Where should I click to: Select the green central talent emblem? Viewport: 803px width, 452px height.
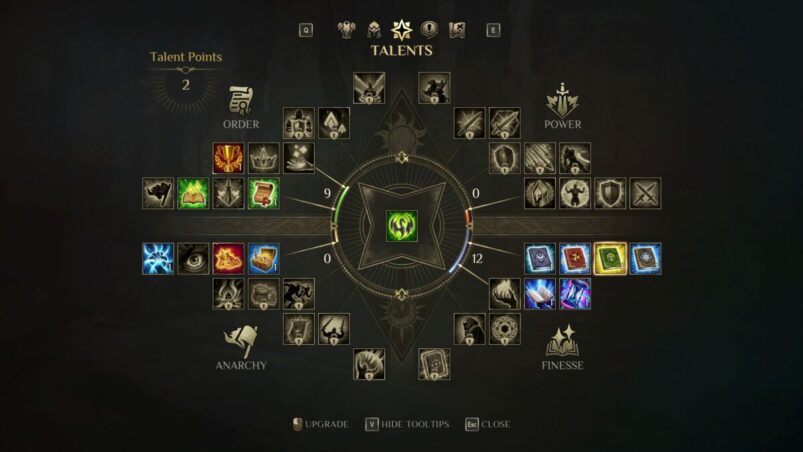(402, 224)
